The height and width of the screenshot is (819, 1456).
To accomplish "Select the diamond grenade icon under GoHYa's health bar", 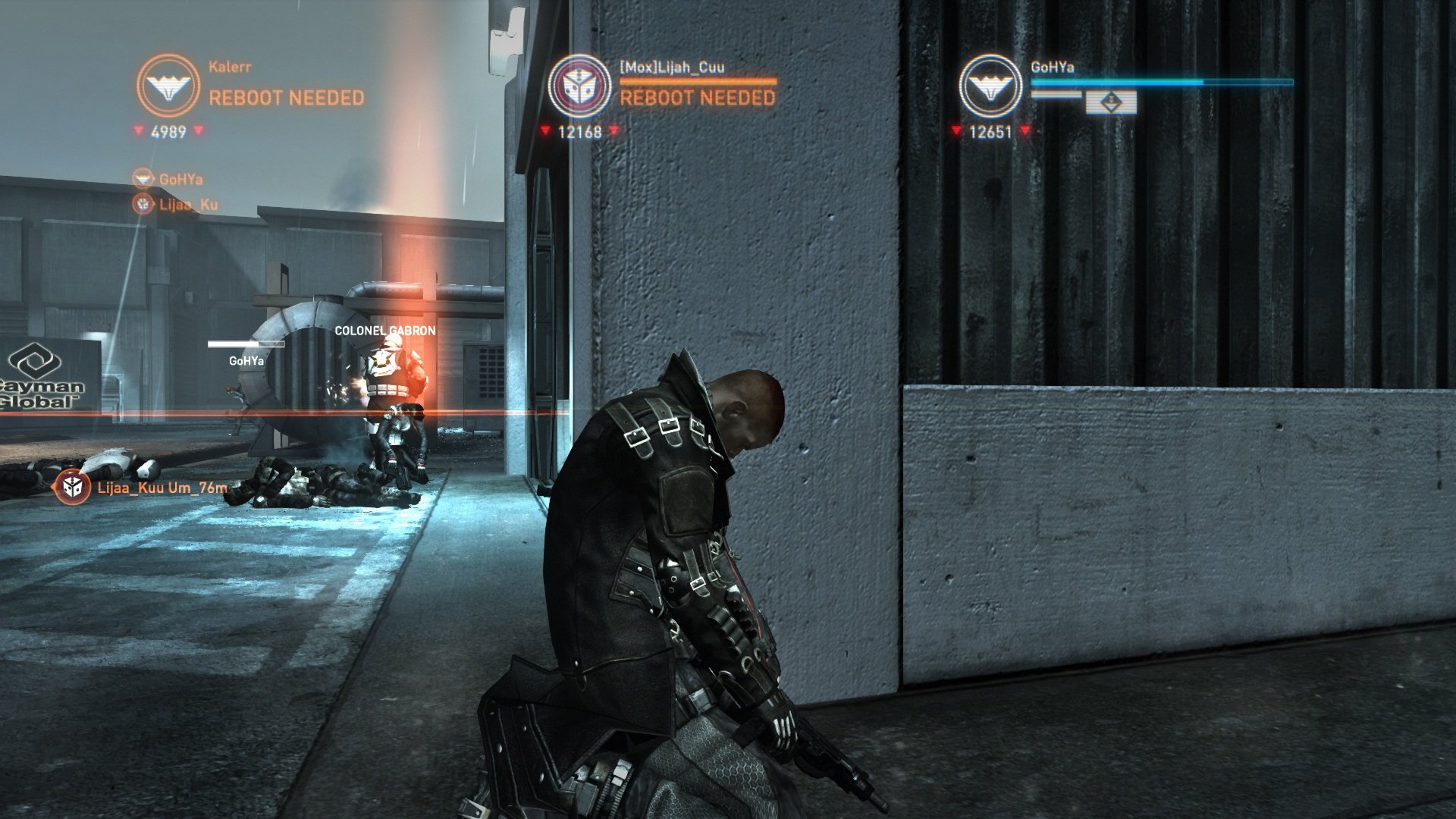I will (x=1112, y=102).
